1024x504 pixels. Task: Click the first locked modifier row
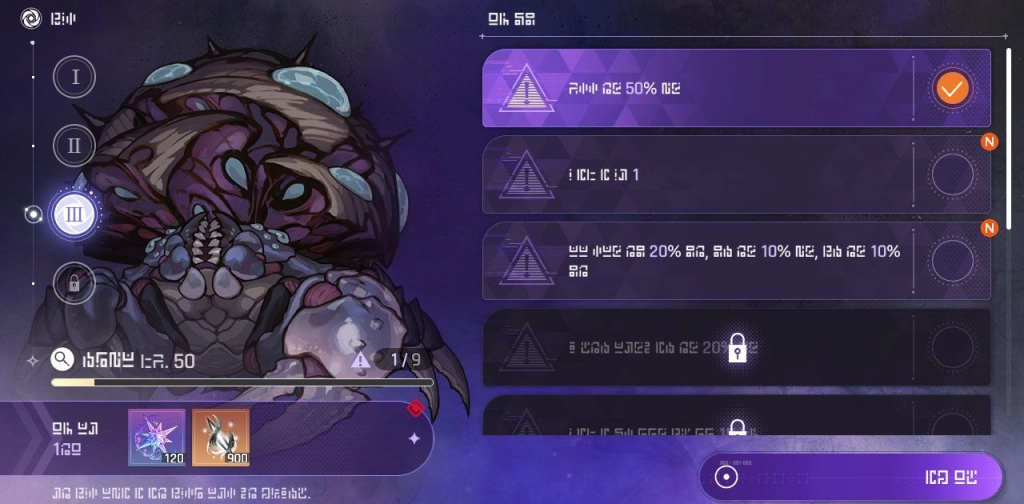pyautogui.click(x=737, y=347)
